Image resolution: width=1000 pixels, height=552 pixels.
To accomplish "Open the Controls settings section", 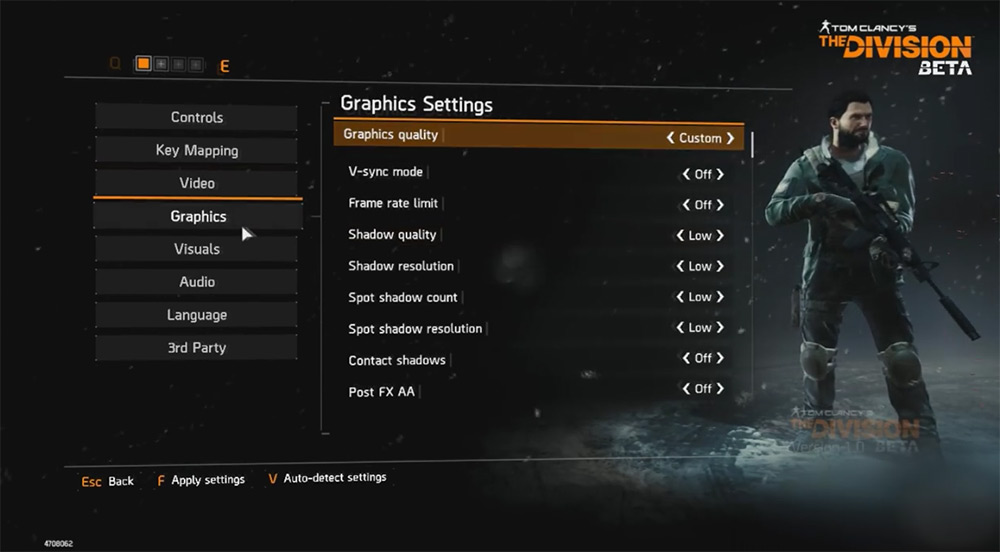I will [x=197, y=117].
